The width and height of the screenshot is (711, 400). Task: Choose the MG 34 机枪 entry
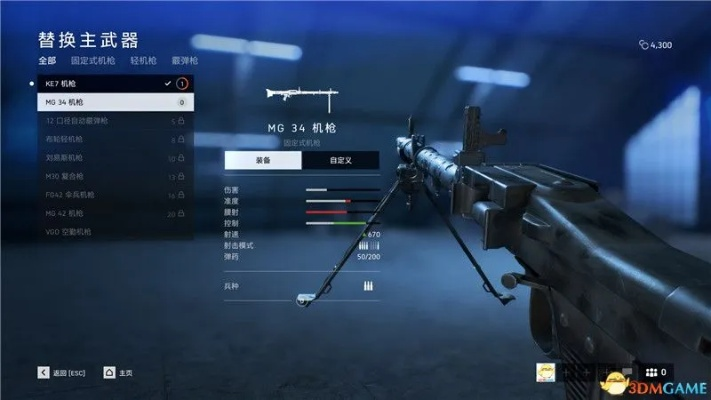tap(110, 102)
